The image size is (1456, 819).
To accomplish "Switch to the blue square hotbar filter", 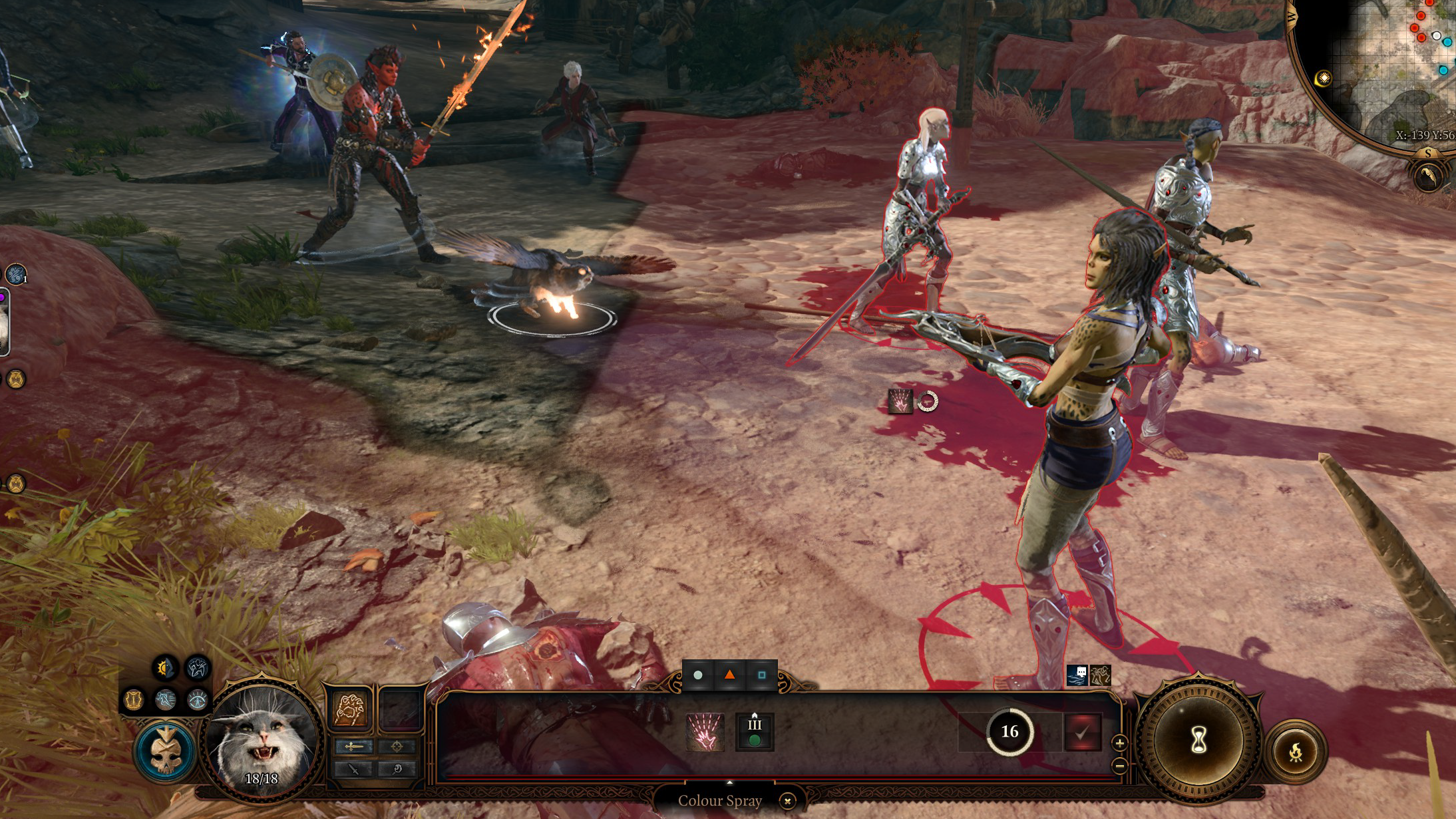I will [x=761, y=675].
